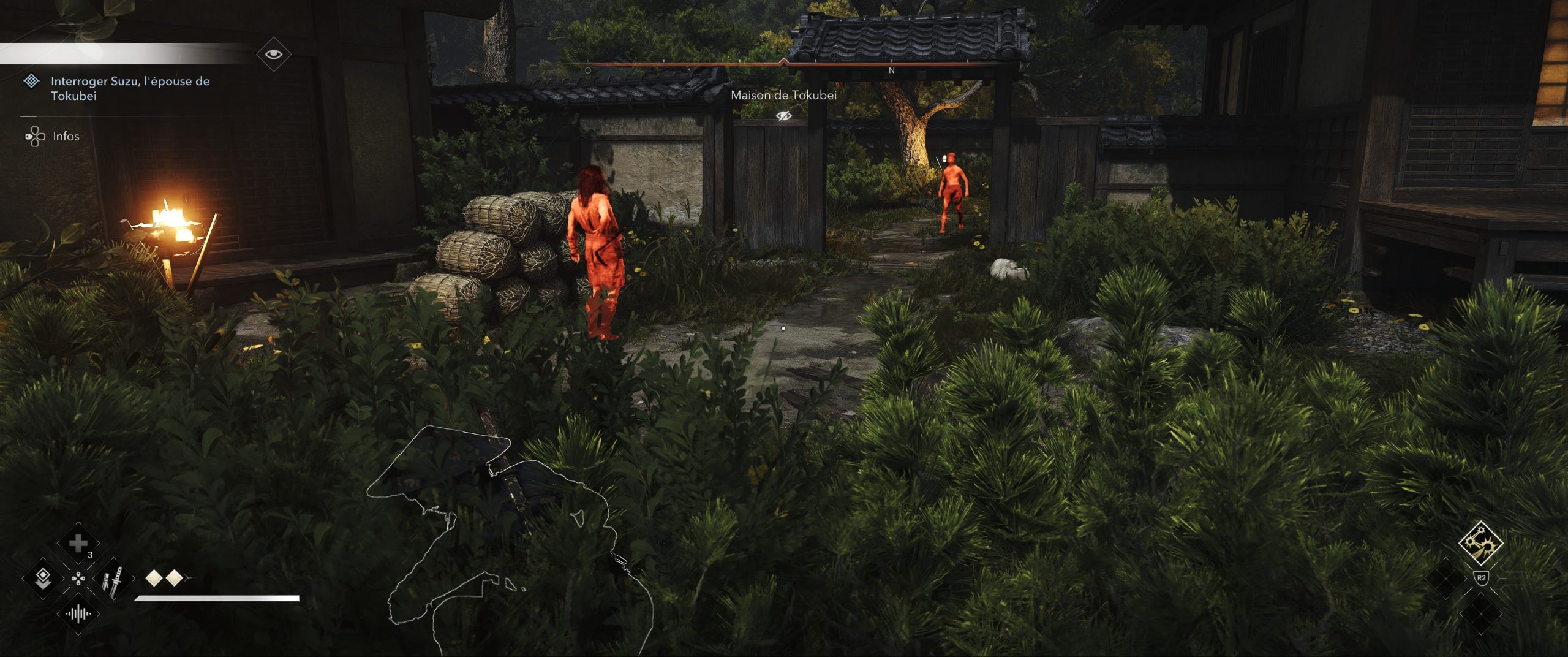Click the compass bar at the N marker
This screenshot has height=657, width=1568.
[x=891, y=70]
